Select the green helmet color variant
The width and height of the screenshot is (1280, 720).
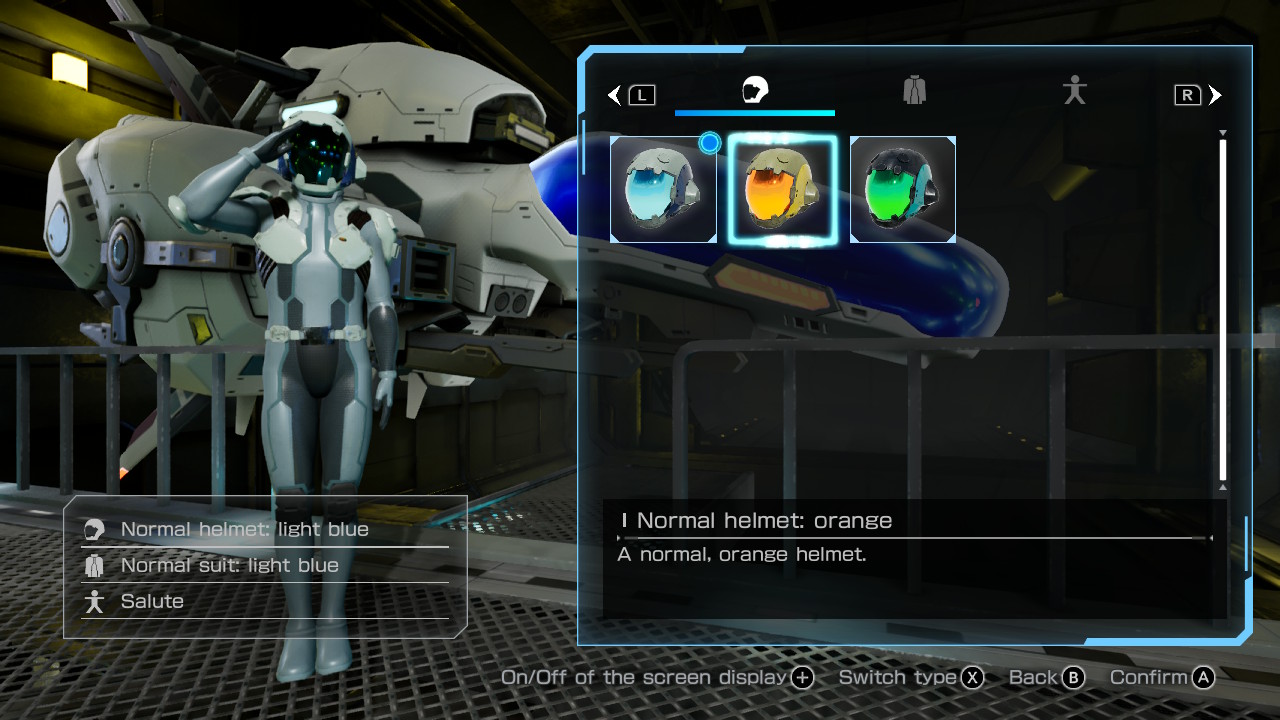pos(902,189)
